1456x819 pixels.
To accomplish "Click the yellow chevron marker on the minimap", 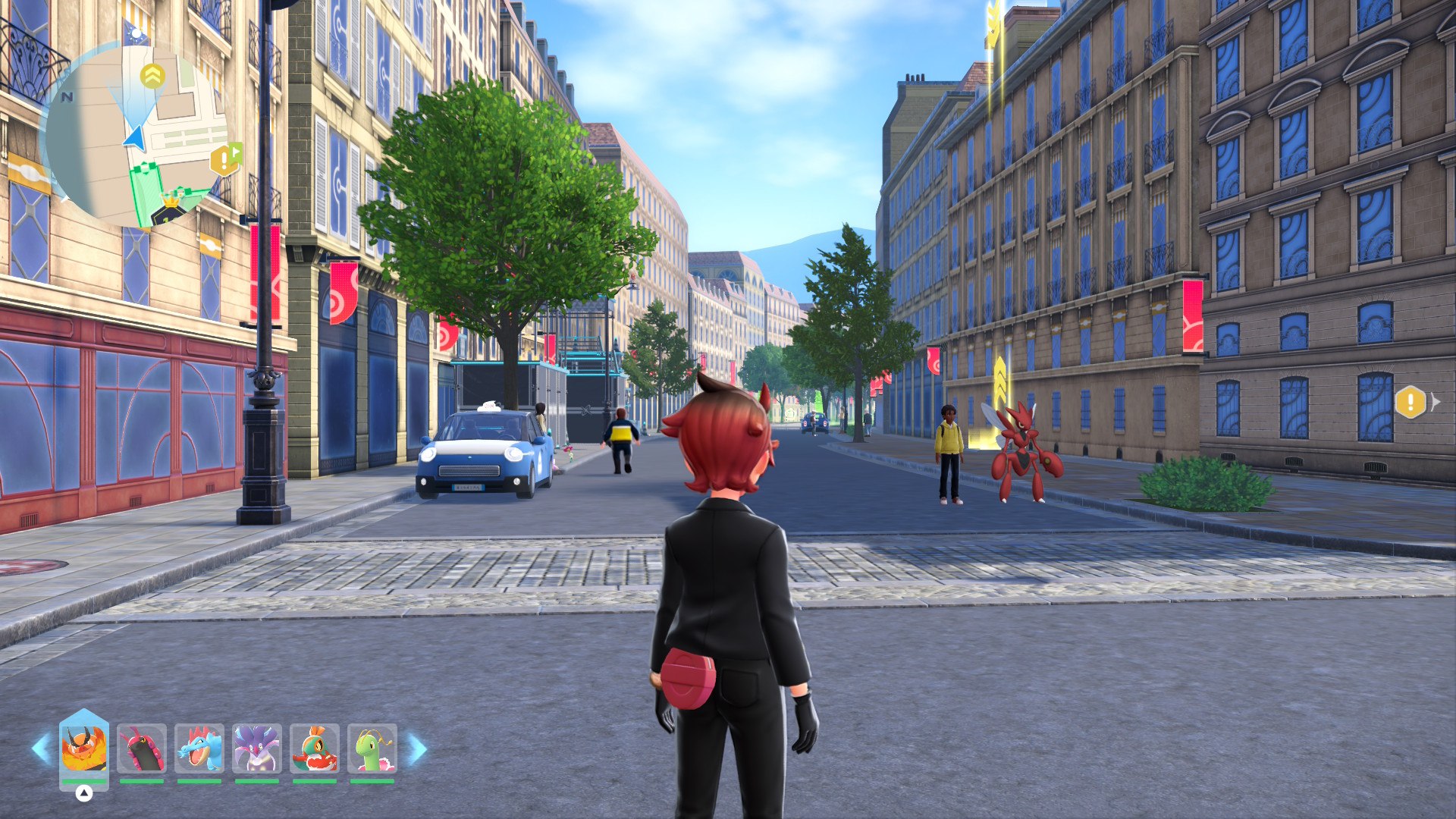I will coord(152,76).
